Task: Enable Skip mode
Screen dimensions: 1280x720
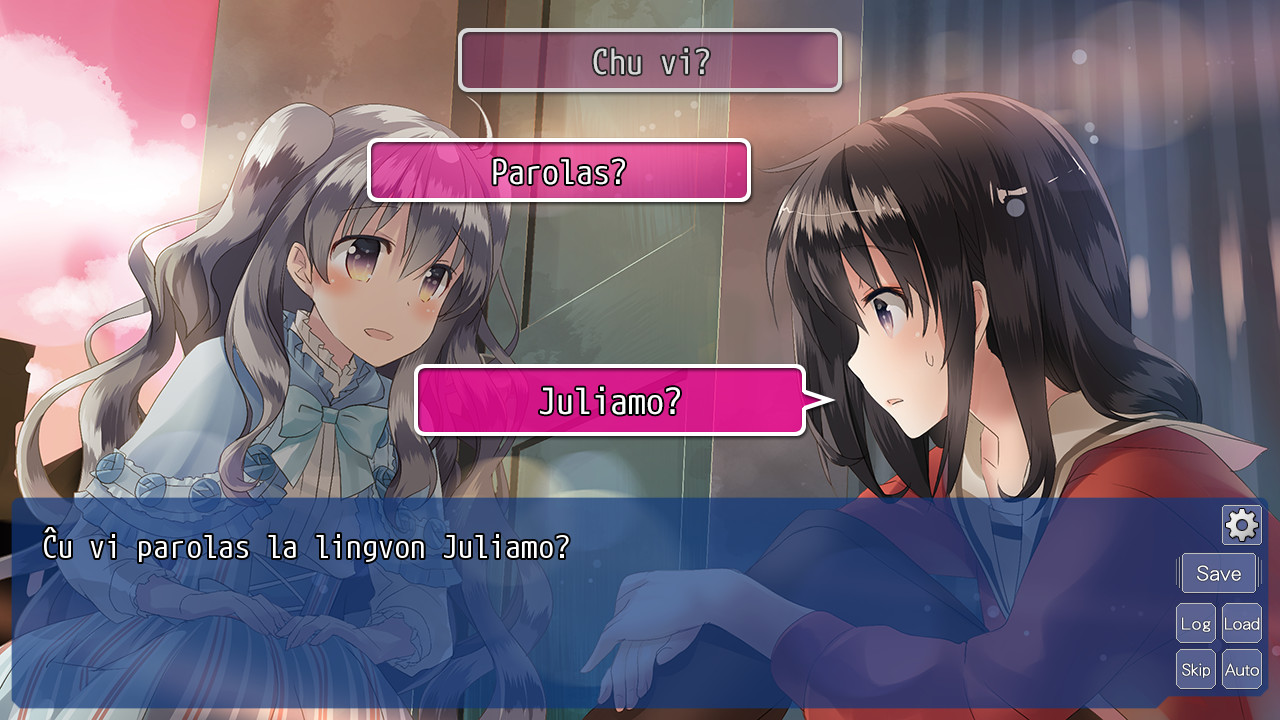Action: [x=1196, y=669]
